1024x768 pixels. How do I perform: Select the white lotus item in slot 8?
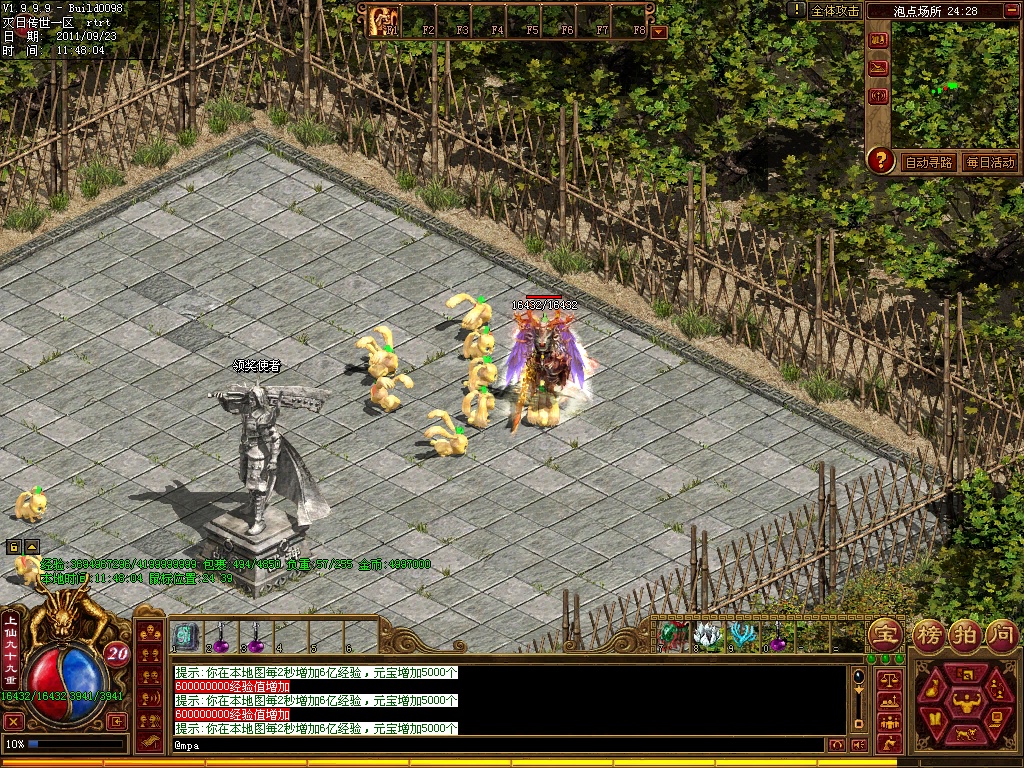[707, 634]
